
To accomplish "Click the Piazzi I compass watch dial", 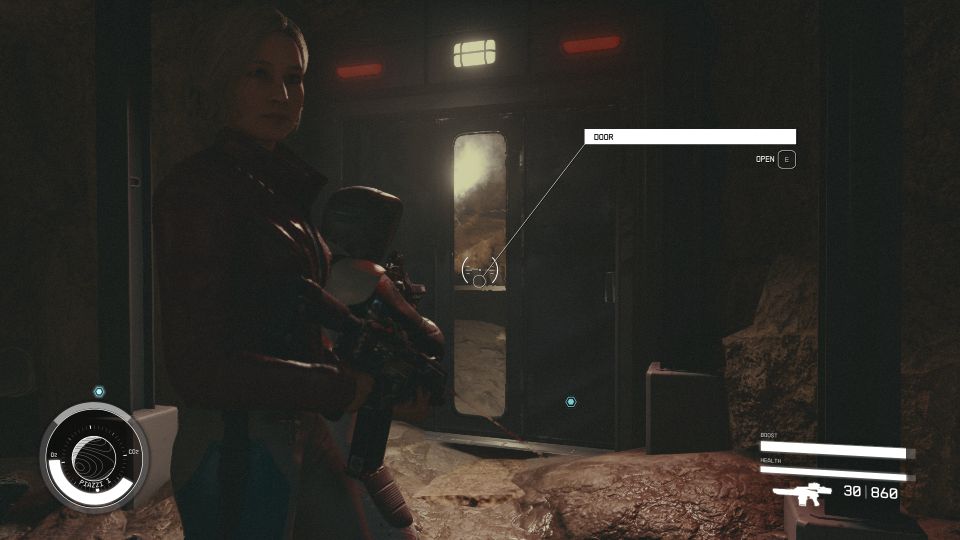I will click(94, 455).
